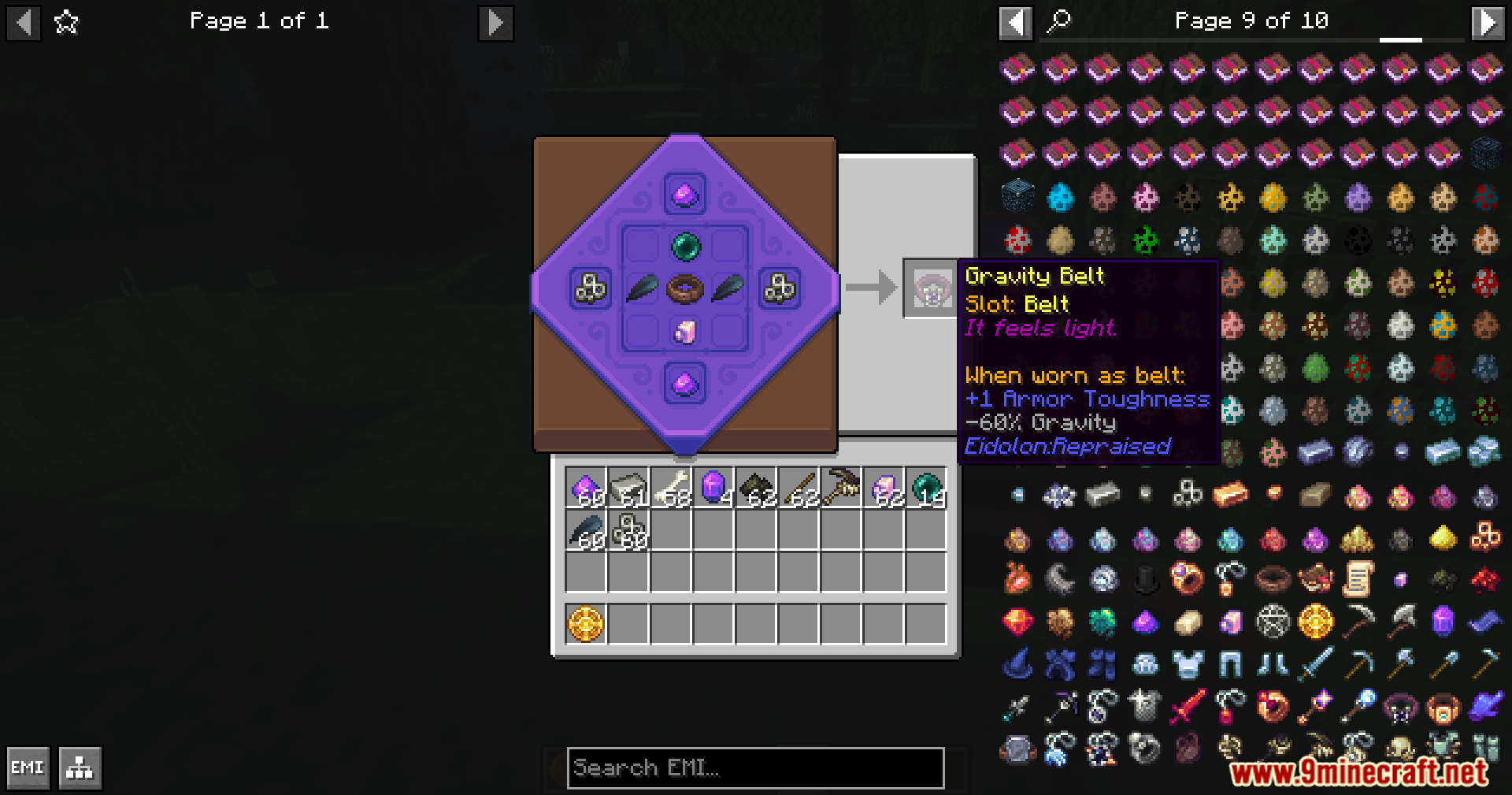Image resolution: width=1512 pixels, height=795 pixels.
Task: Choose the parchment scroll item
Action: (1357, 578)
